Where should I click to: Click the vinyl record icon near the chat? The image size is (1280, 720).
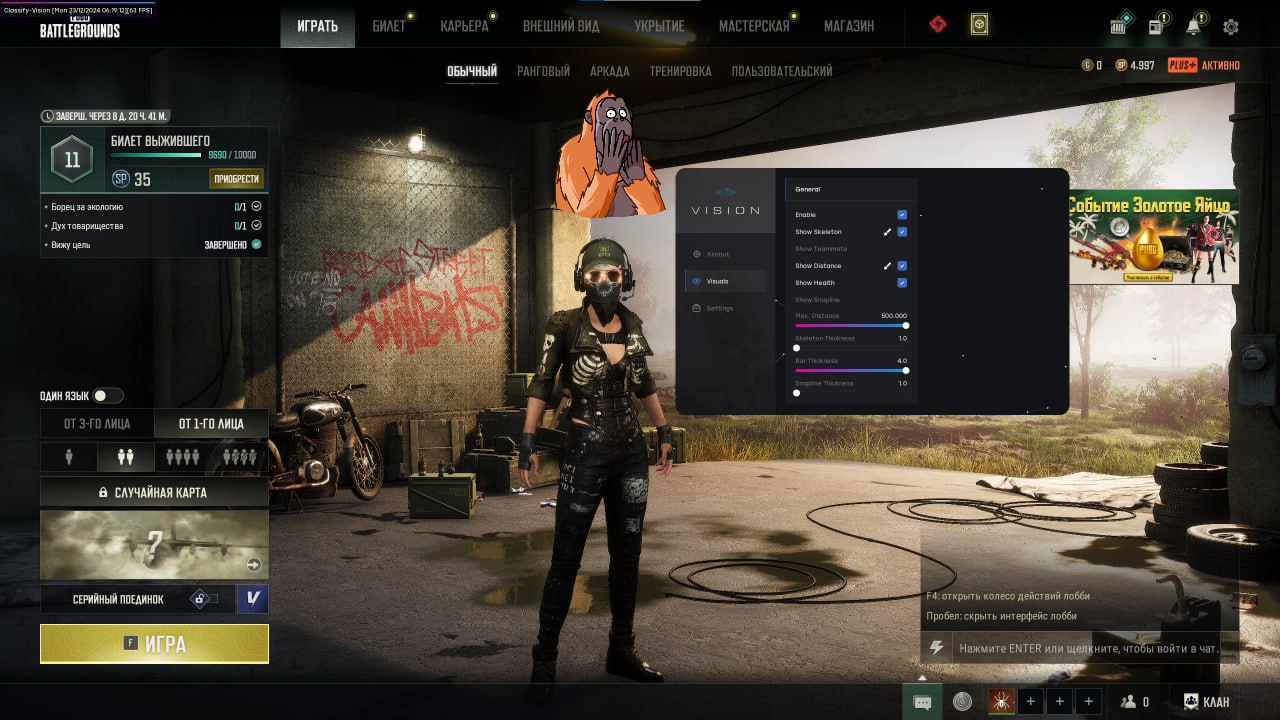(962, 701)
